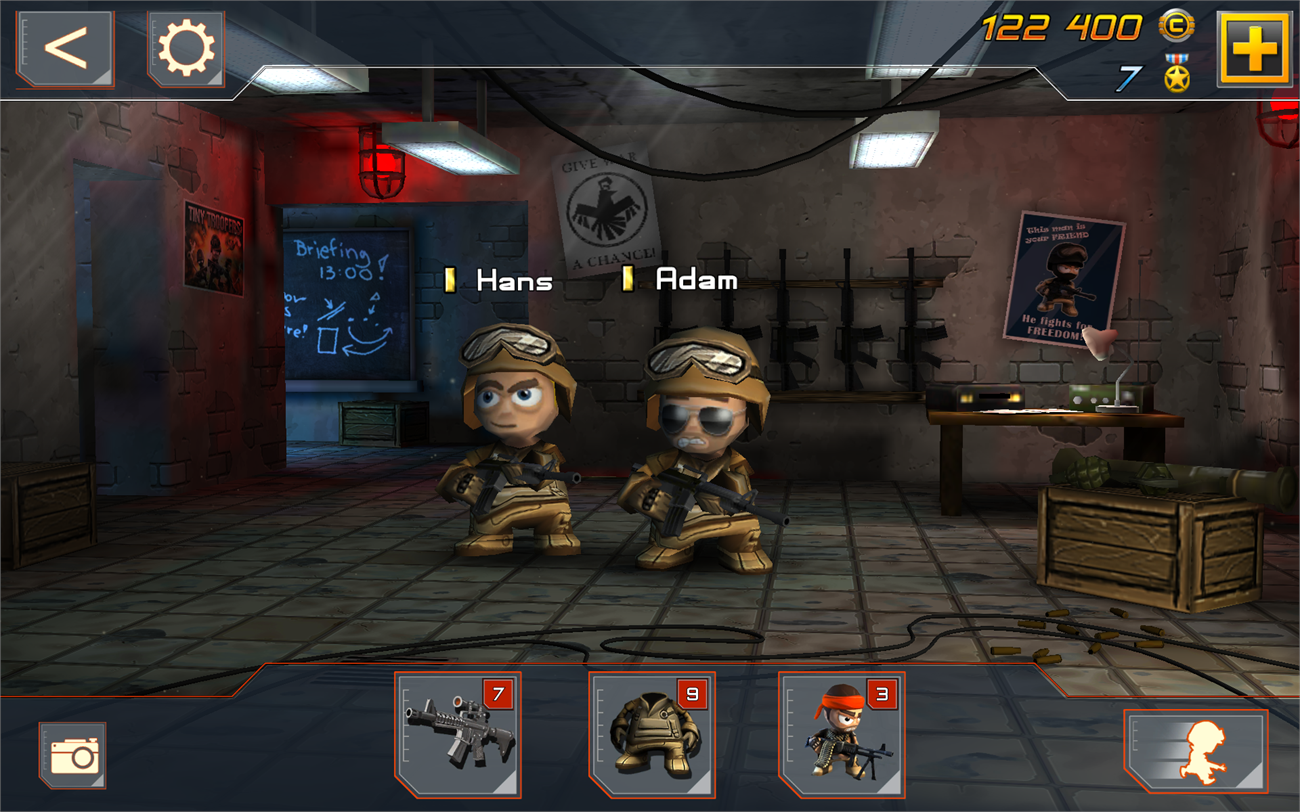1300x812 pixels.
Task: Take a snapshot with the camera button
Action: 73,755
